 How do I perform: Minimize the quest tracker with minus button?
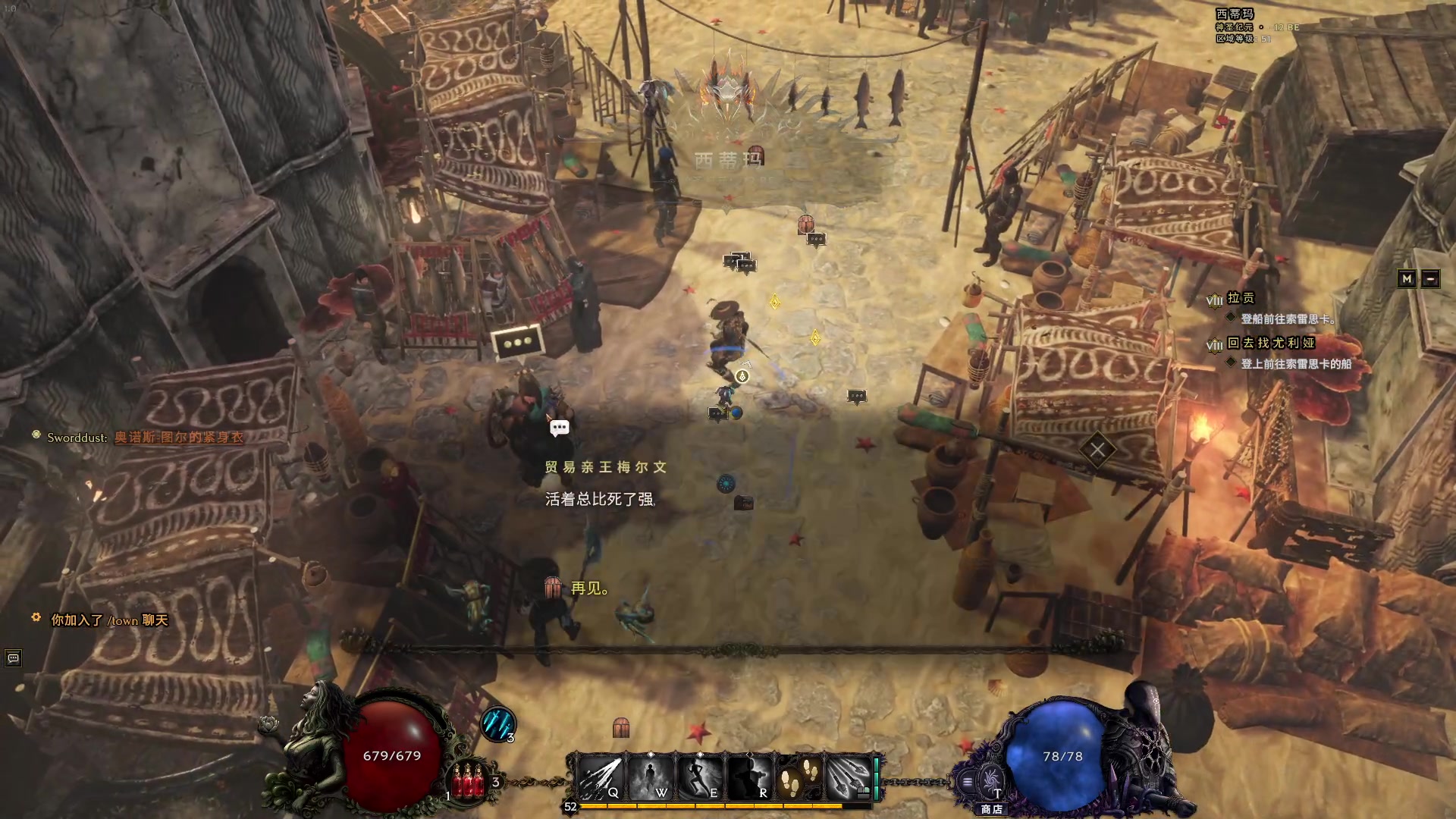pyautogui.click(x=1430, y=279)
